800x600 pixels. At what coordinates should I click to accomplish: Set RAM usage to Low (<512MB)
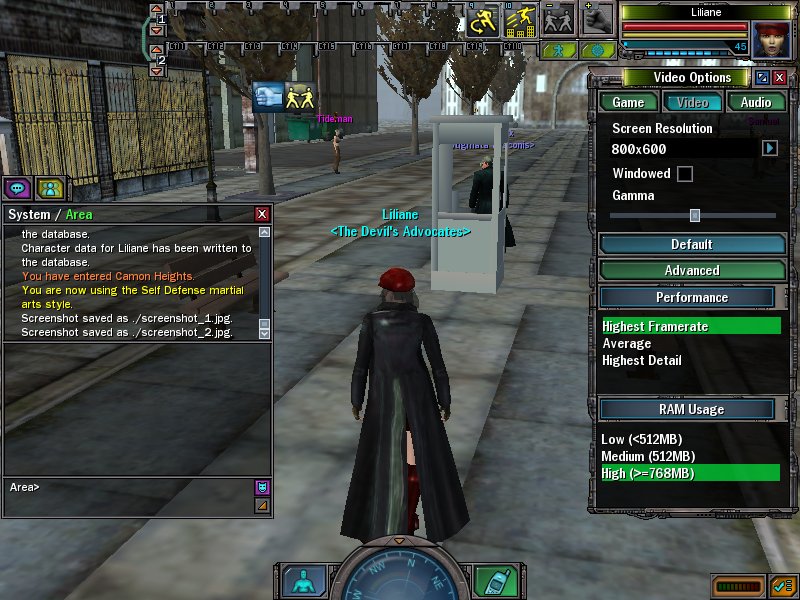click(x=640, y=440)
